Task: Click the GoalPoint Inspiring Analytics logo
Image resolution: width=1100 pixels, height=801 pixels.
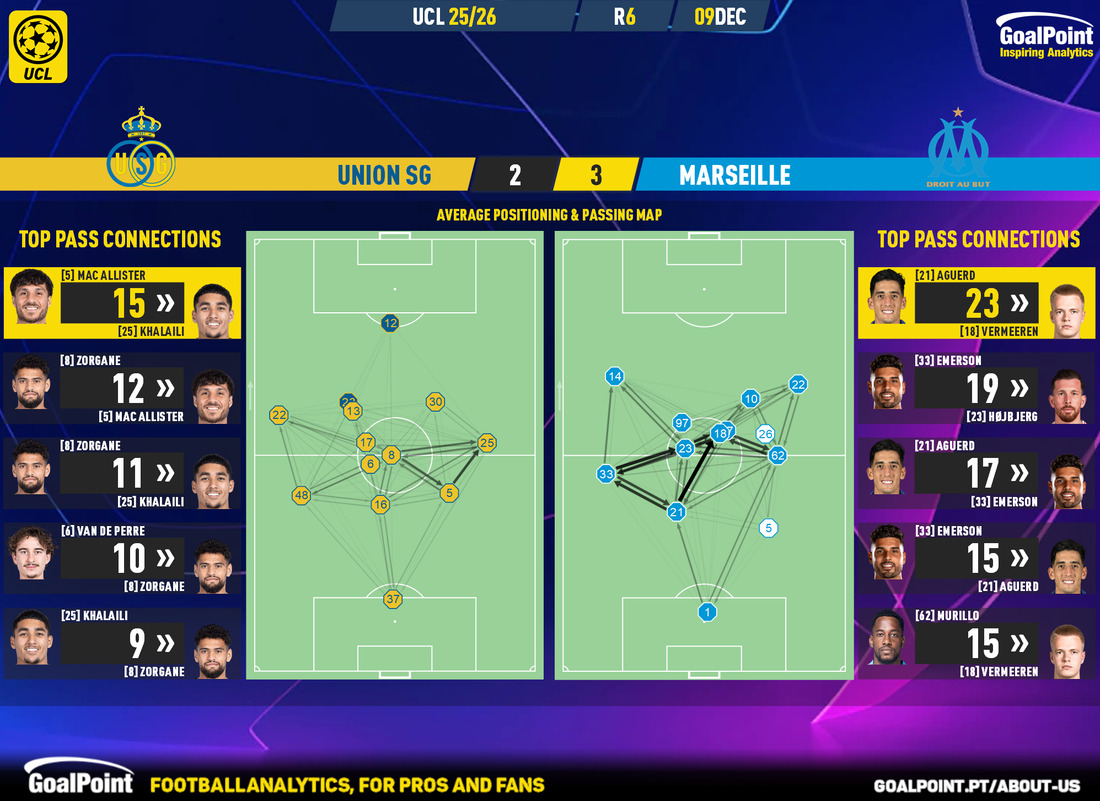Action: 1045,40
